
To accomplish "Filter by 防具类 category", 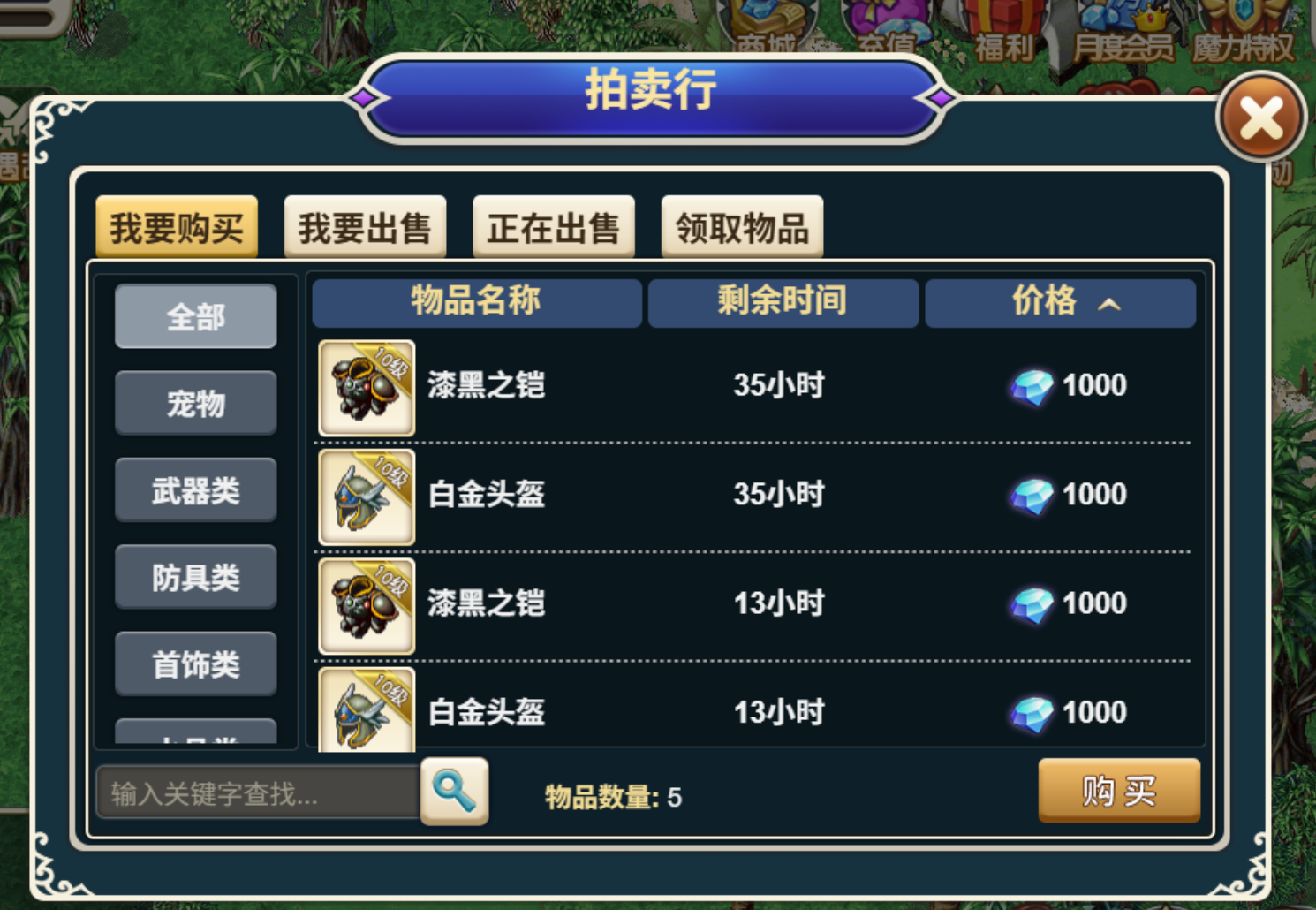I will [x=195, y=577].
